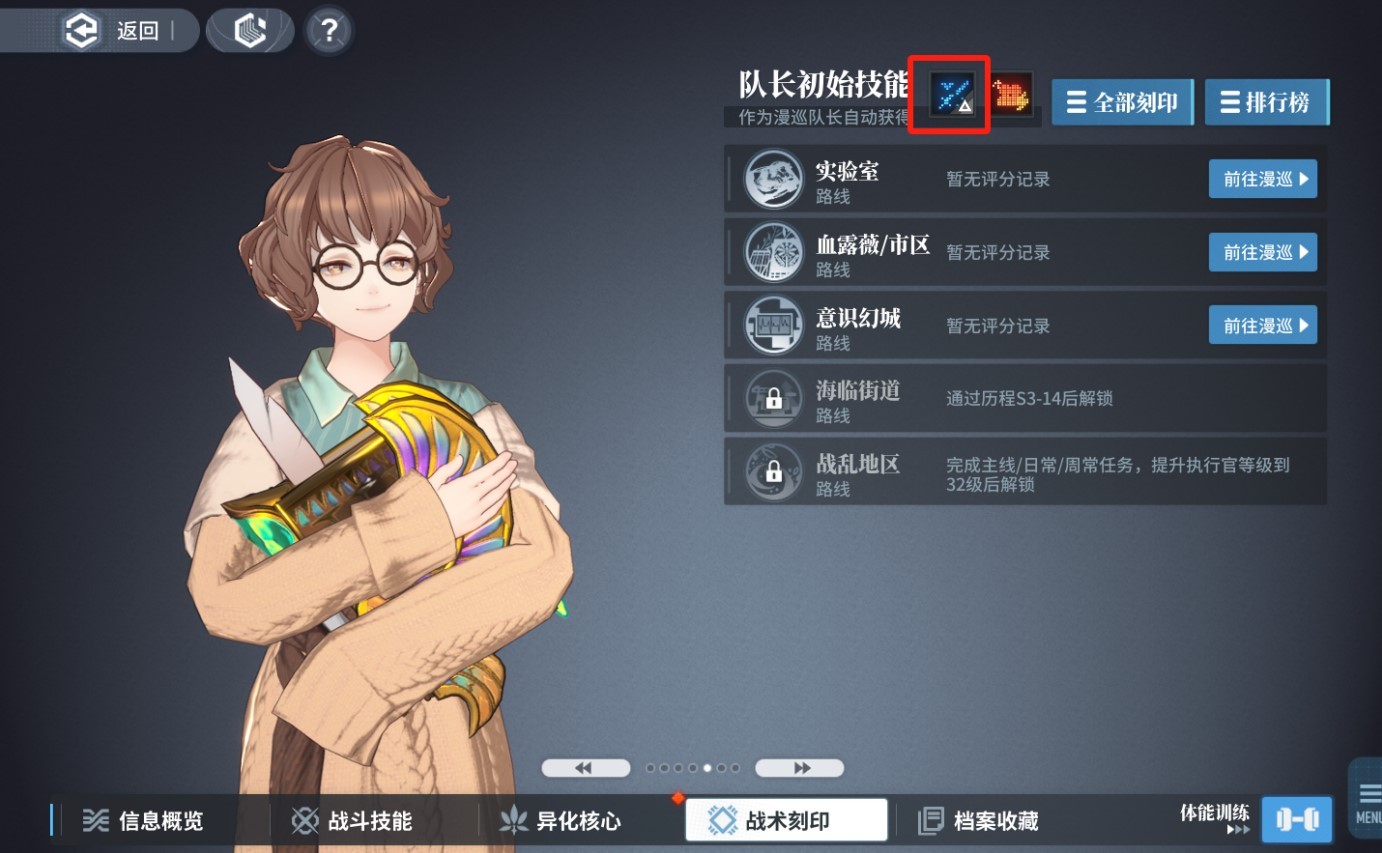Screen dimensions: 1382x853
Task: Select the 意识幻城 route icon
Action: (x=773, y=324)
